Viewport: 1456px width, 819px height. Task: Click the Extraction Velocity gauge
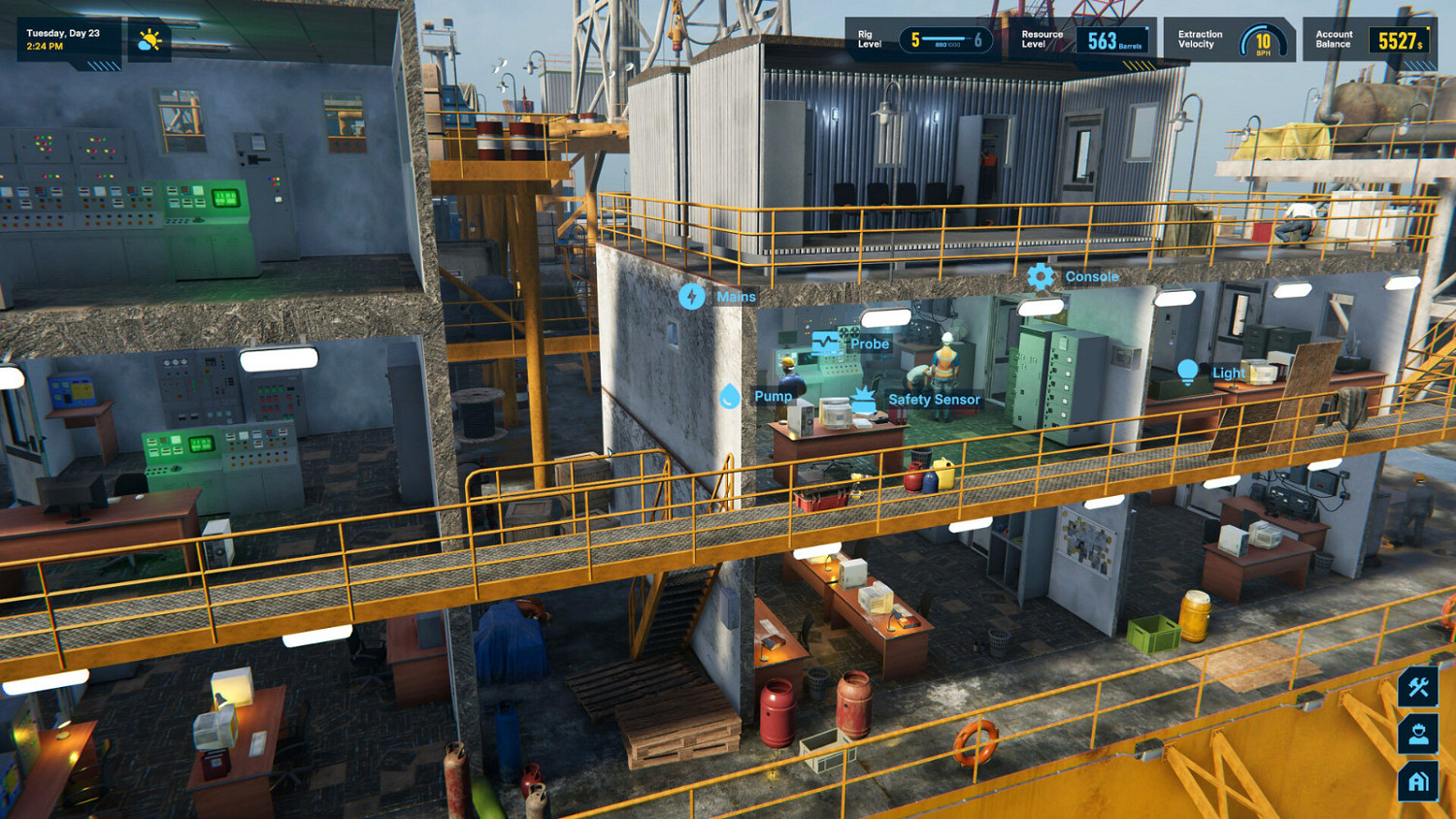tap(1262, 41)
